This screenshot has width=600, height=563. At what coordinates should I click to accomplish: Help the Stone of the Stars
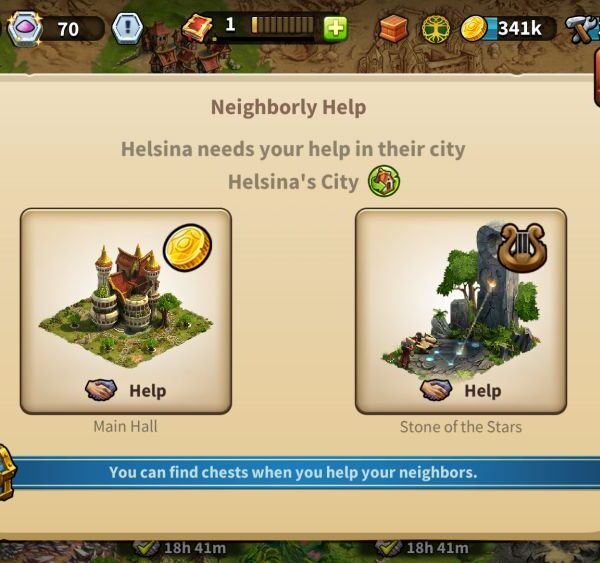click(x=461, y=389)
